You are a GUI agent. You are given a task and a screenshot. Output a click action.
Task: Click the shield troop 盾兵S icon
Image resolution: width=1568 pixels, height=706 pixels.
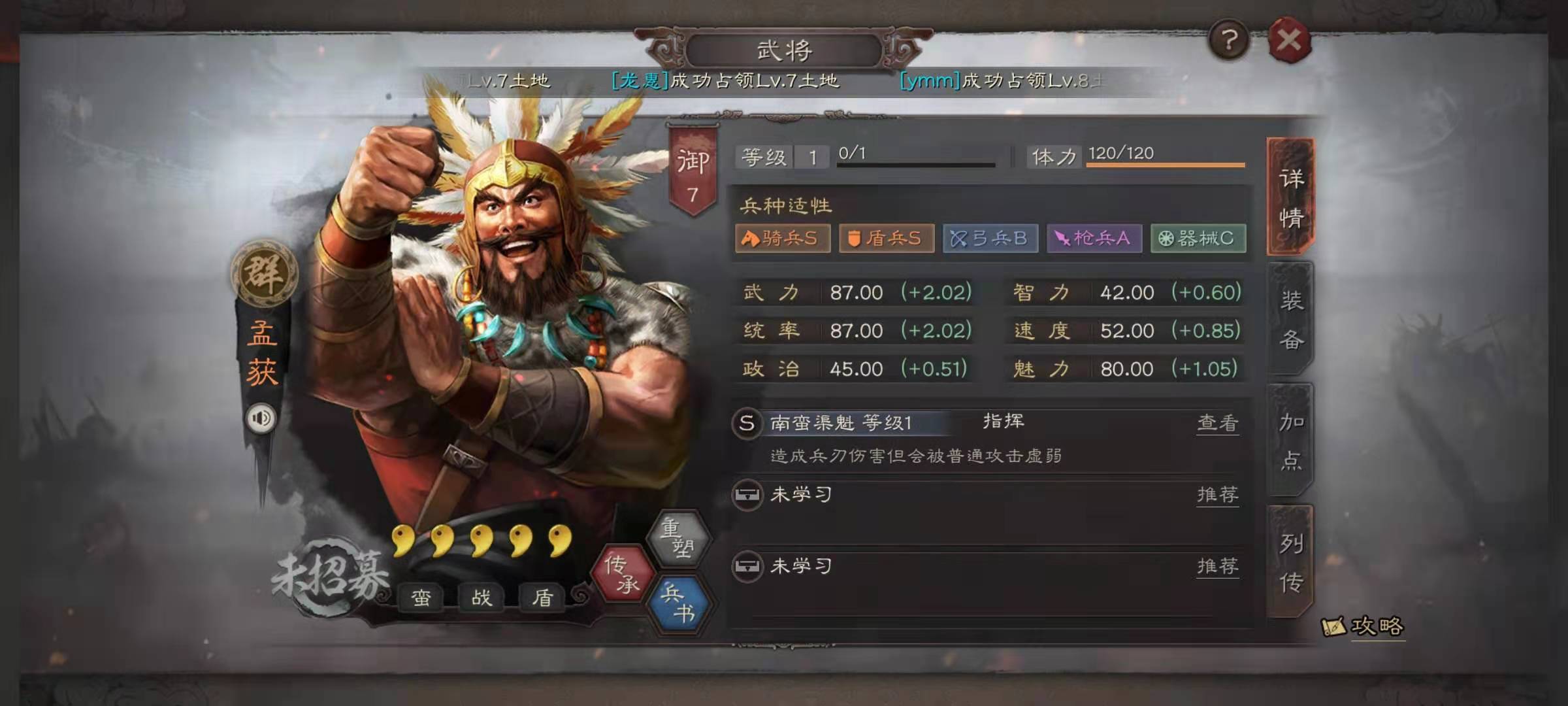coord(886,239)
